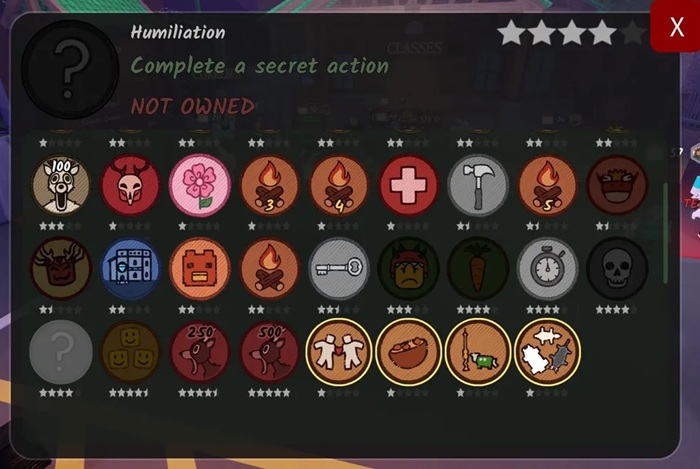Select the deer face badge labeled 100
Image resolution: width=700 pixels, height=469 pixels.
coord(61,186)
